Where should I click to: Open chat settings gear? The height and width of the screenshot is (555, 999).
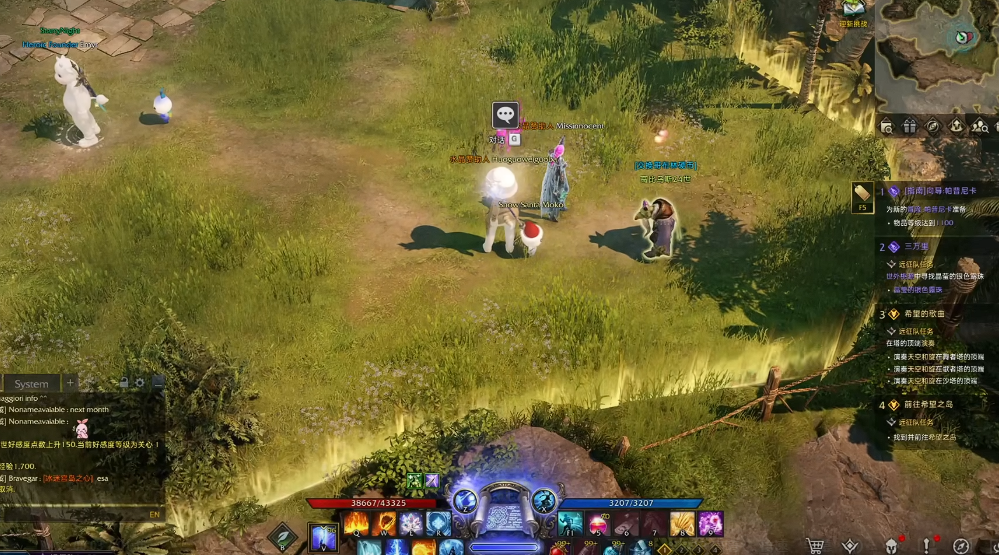140,383
